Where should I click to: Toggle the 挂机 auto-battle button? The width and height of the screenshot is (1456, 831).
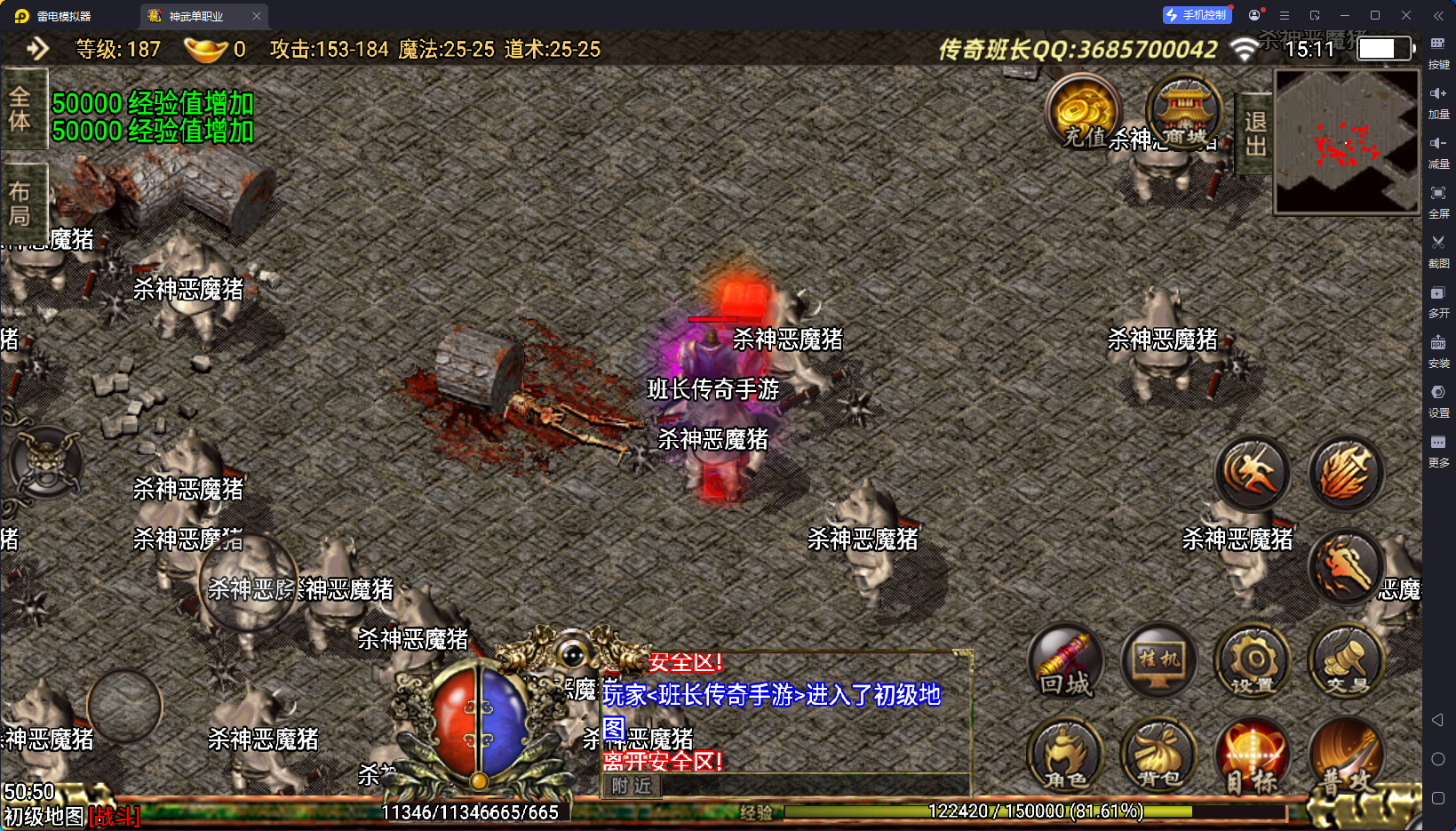point(1159,662)
